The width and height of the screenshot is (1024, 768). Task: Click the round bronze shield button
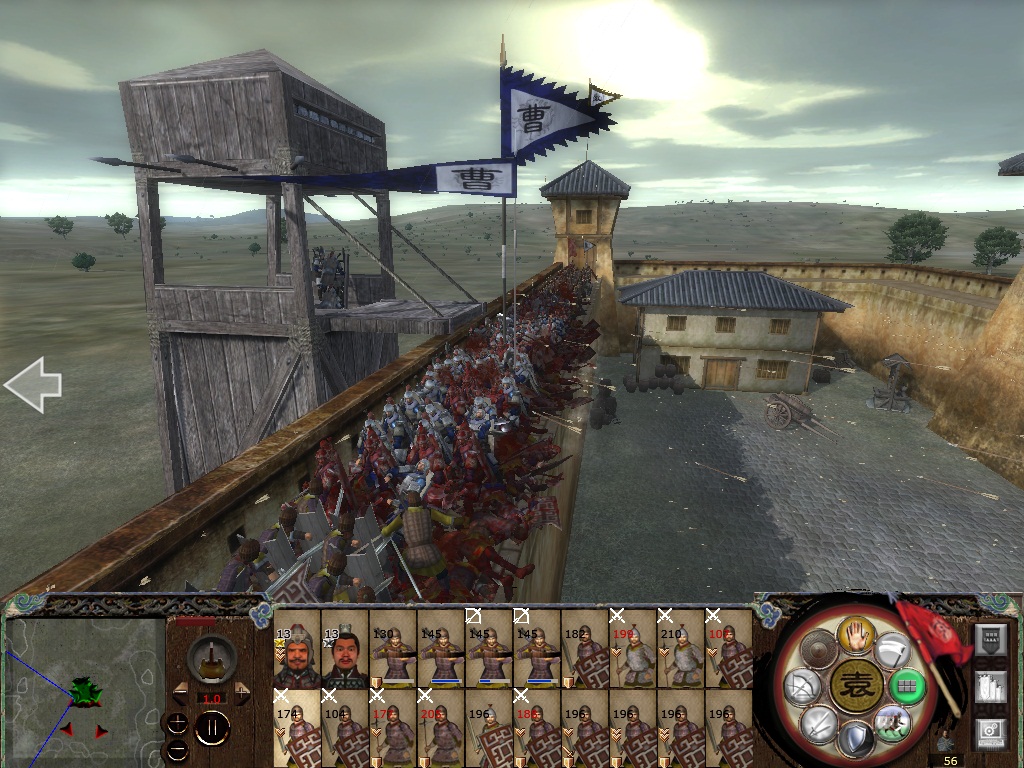(817, 650)
